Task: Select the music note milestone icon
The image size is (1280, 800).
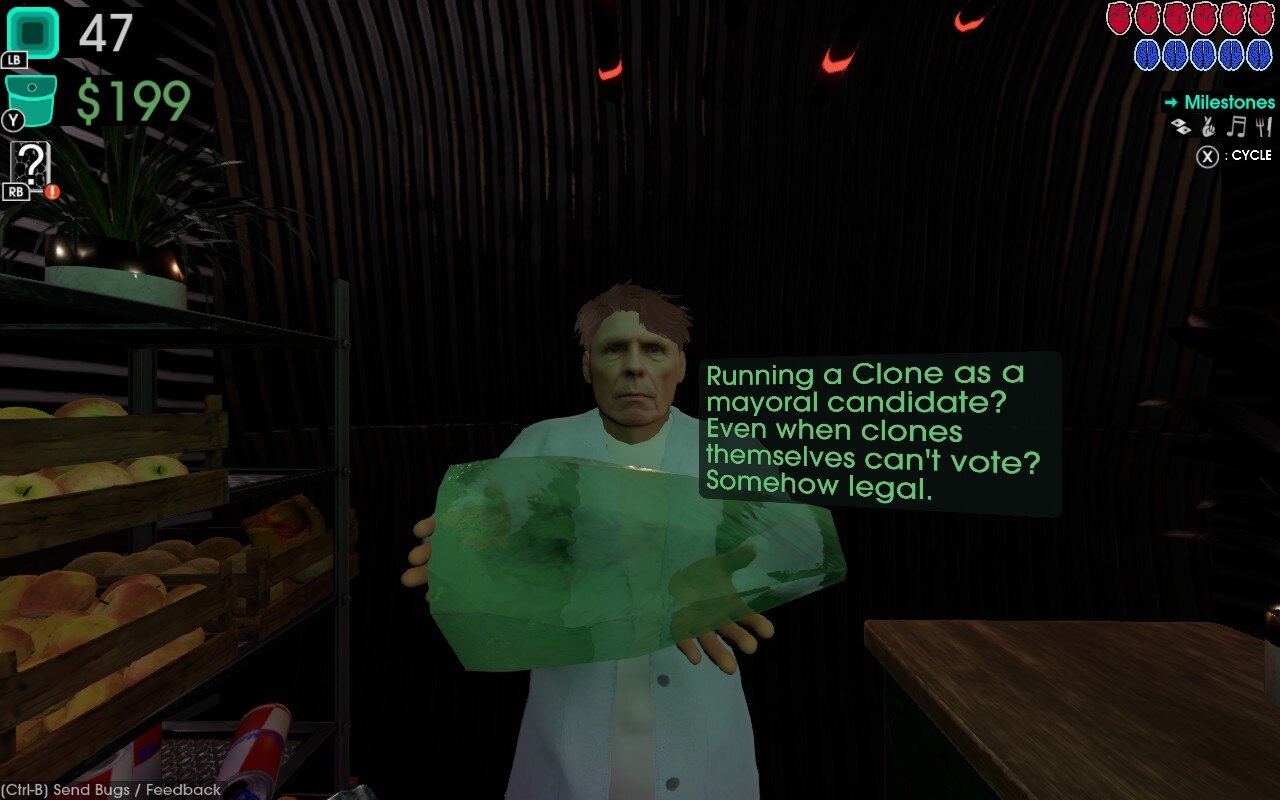Action: (x=1236, y=126)
